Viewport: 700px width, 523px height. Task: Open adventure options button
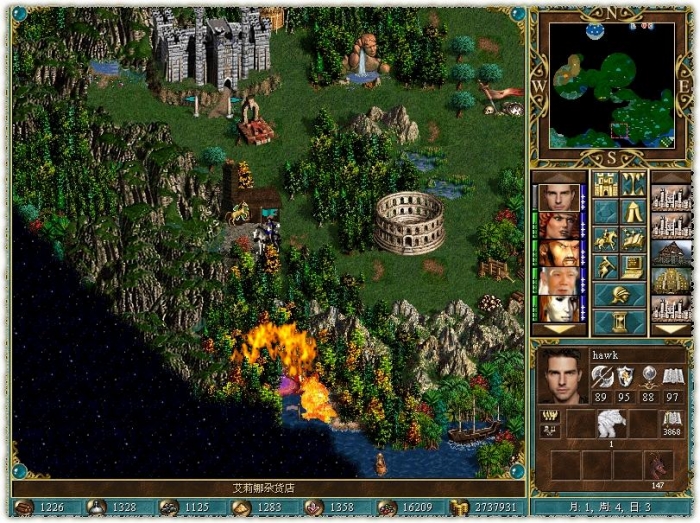(x=605, y=267)
